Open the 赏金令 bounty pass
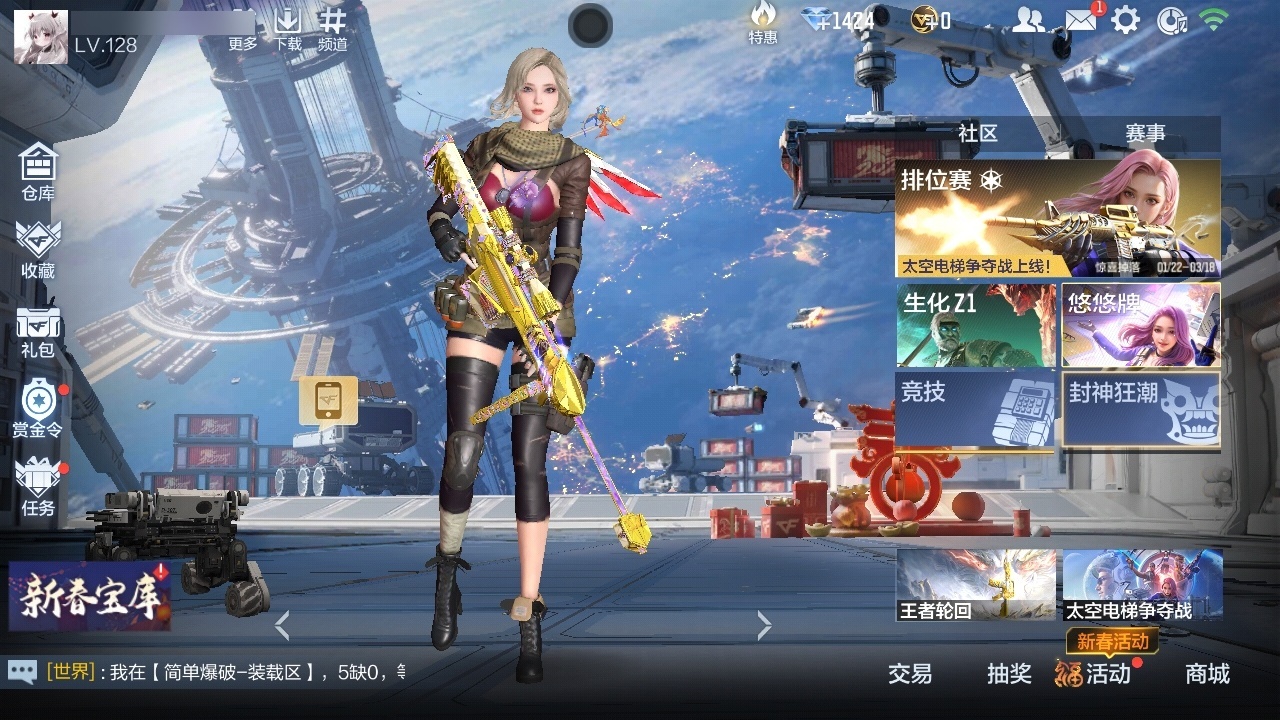Image resolution: width=1280 pixels, height=720 pixels. click(x=38, y=408)
